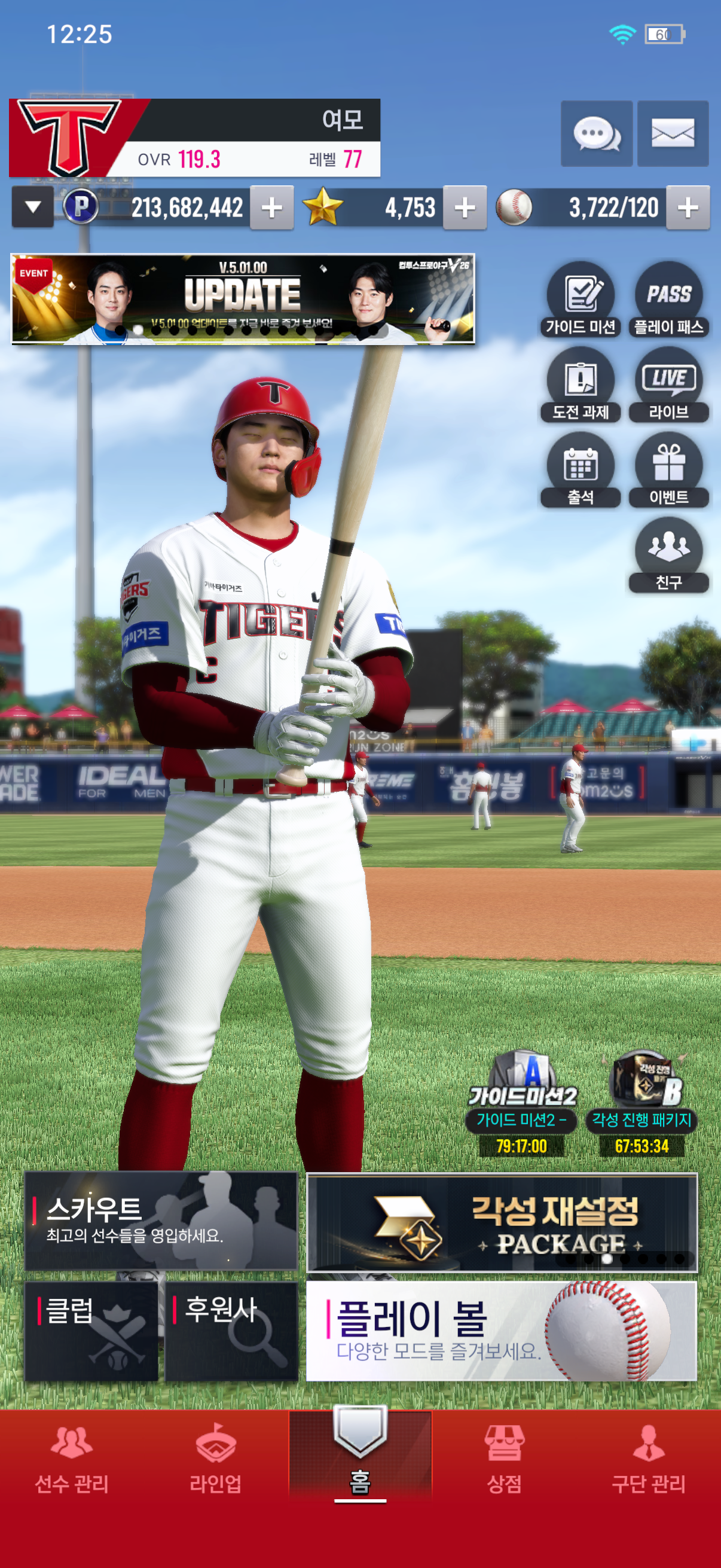Expand the currency dropdown arrow

pyautogui.click(x=33, y=208)
